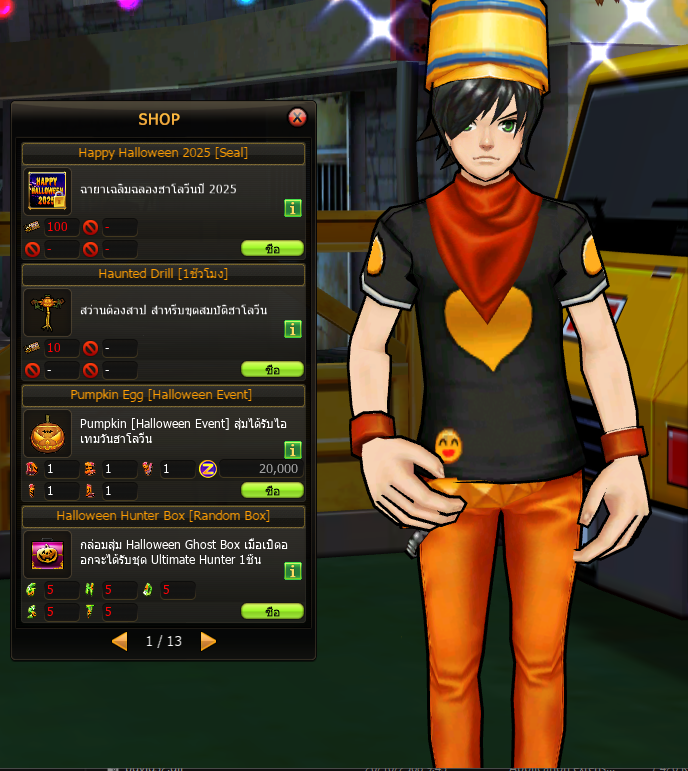Viewport: 688px width, 771px height.
Task: Show info for the Pumpkin Egg
Action: [293, 450]
